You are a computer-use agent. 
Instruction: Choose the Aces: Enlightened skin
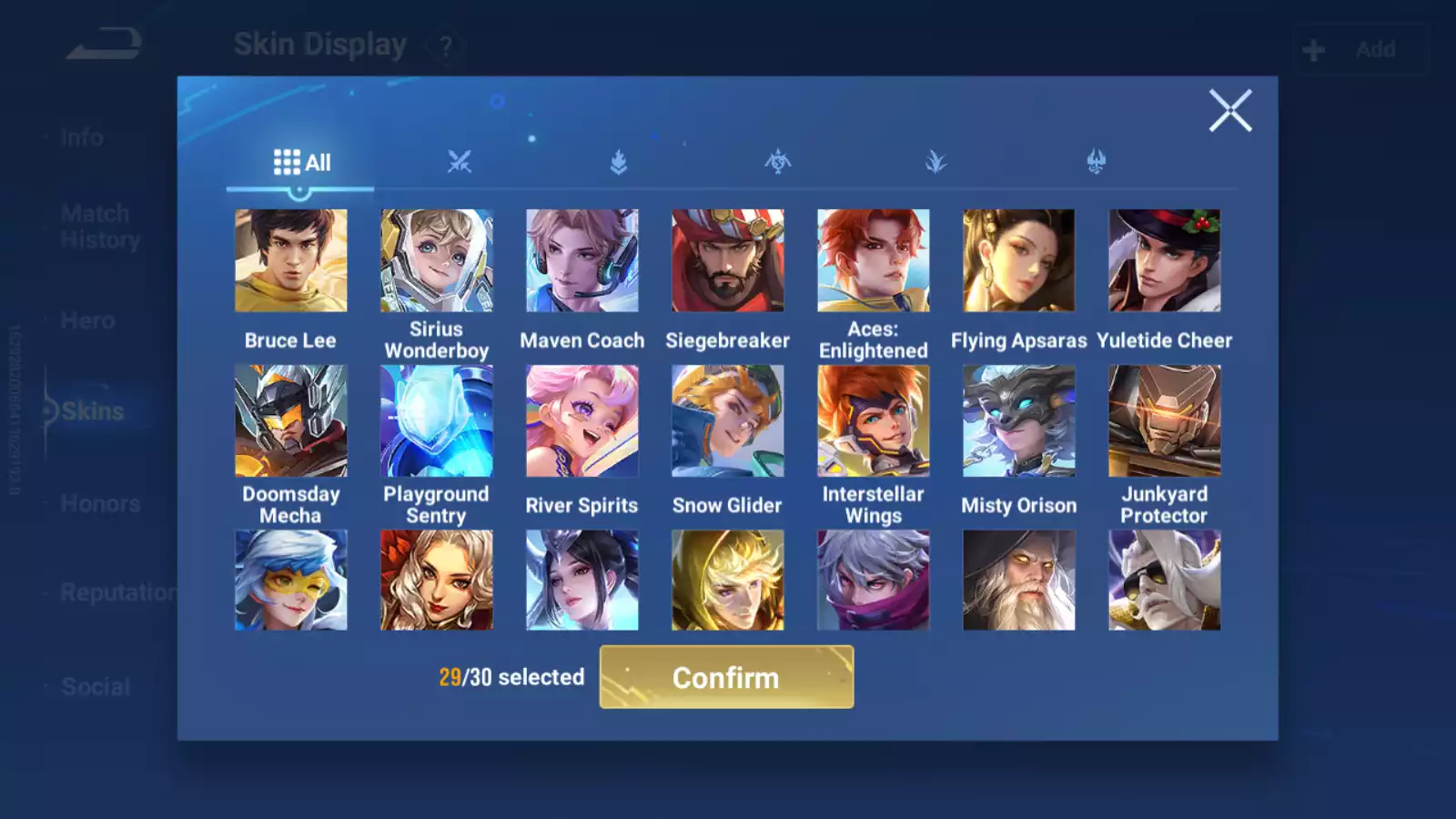(x=873, y=261)
